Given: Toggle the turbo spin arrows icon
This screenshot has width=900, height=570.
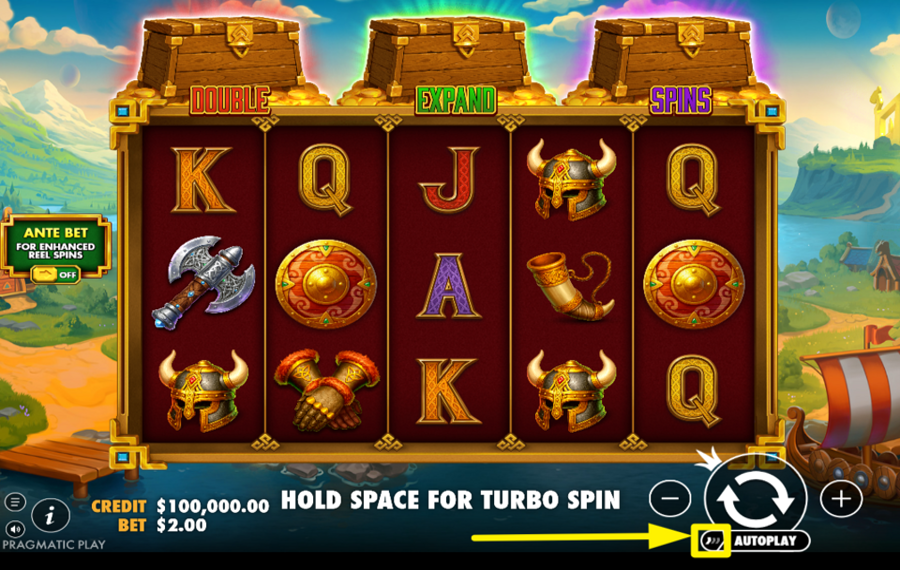Looking at the screenshot, I should pos(711,541).
